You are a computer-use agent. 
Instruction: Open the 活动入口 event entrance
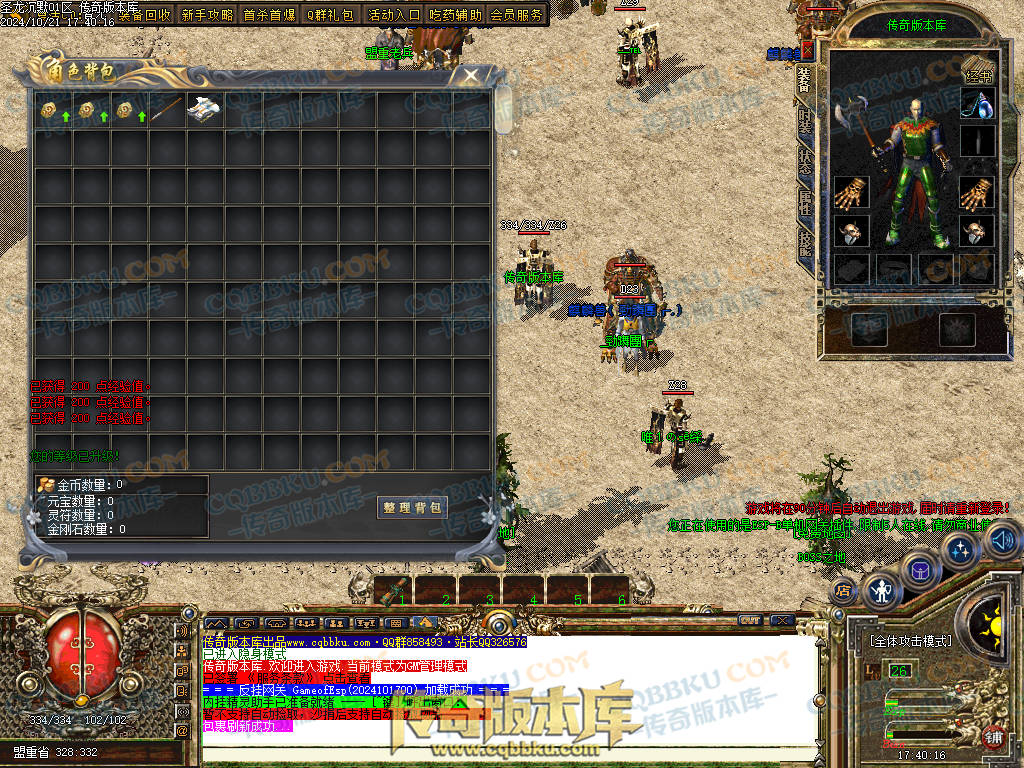[393, 15]
